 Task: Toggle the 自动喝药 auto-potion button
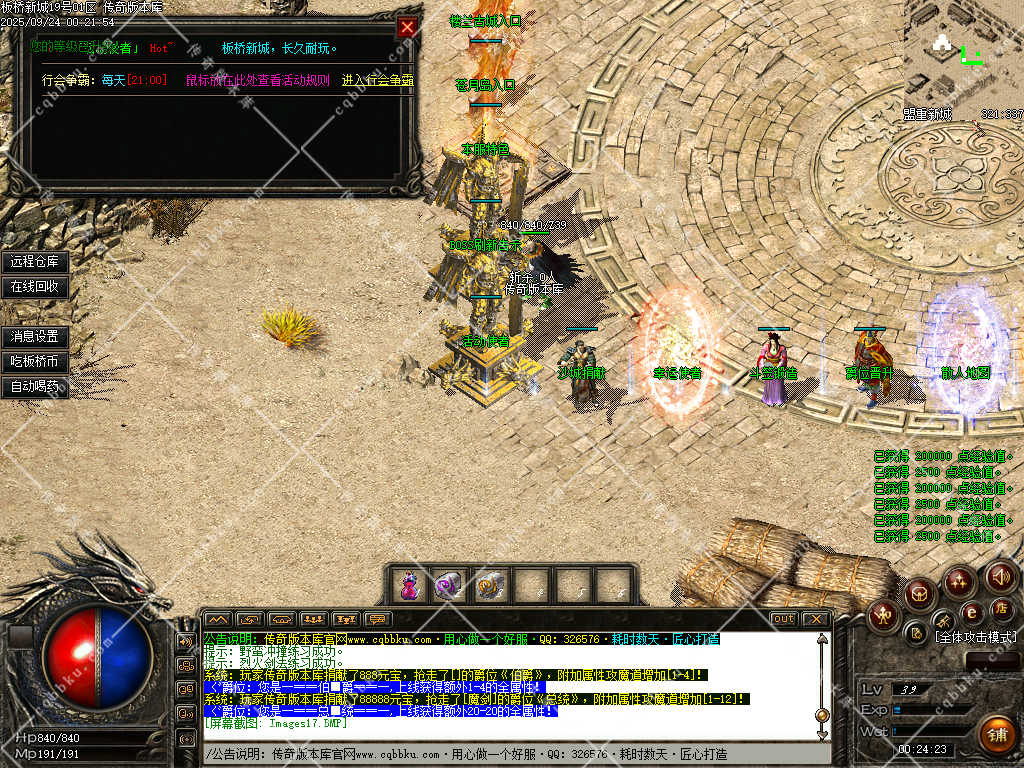tap(35, 387)
